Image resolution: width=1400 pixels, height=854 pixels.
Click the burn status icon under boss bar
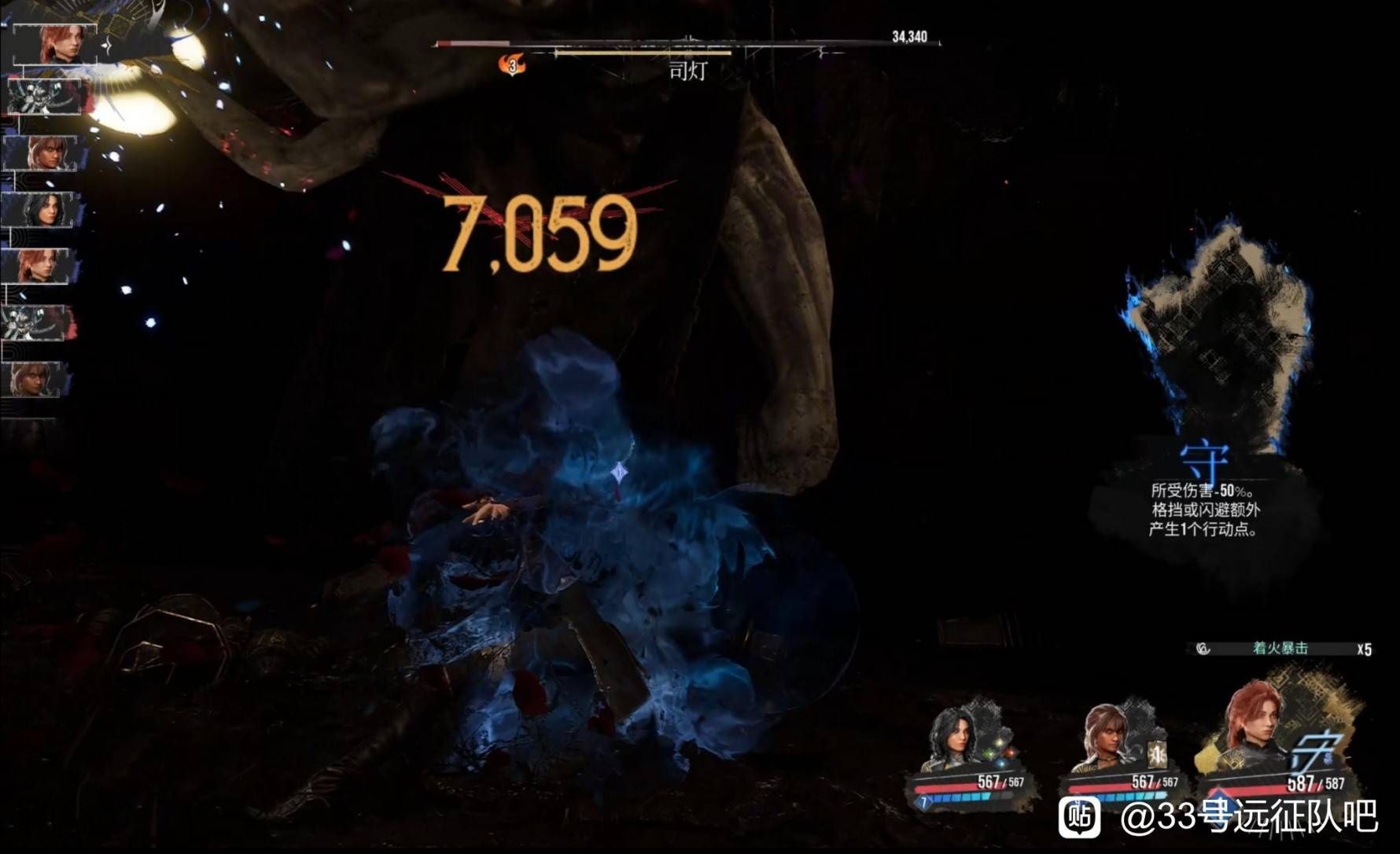[x=513, y=65]
